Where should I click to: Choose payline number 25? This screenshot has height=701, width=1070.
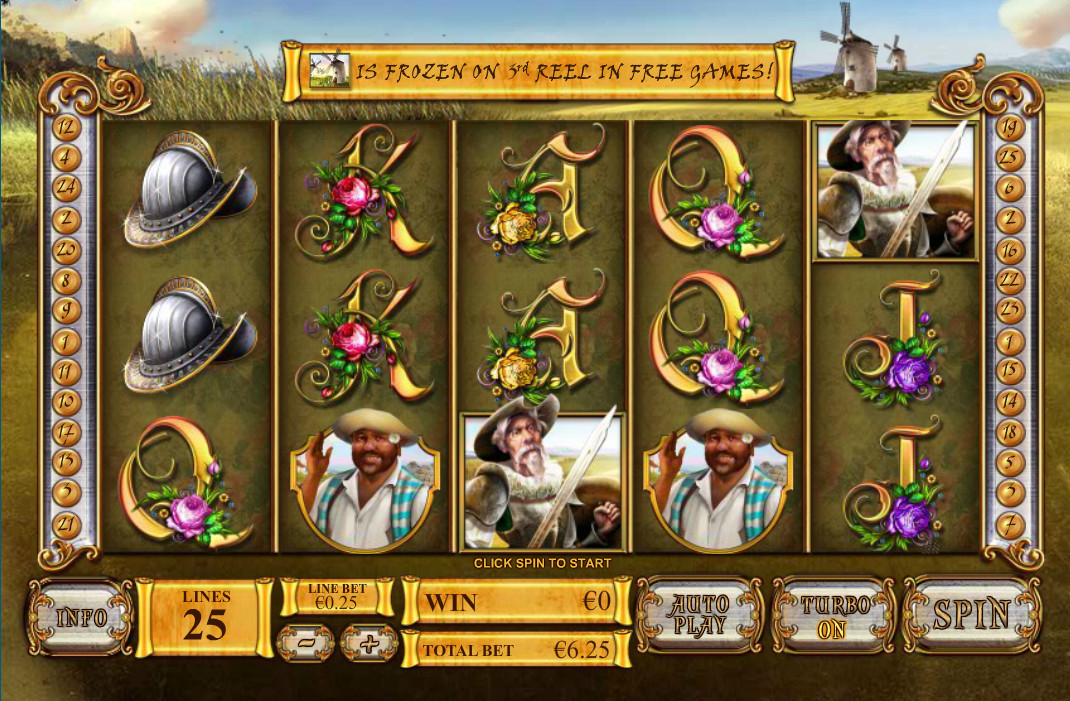coord(1010,157)
